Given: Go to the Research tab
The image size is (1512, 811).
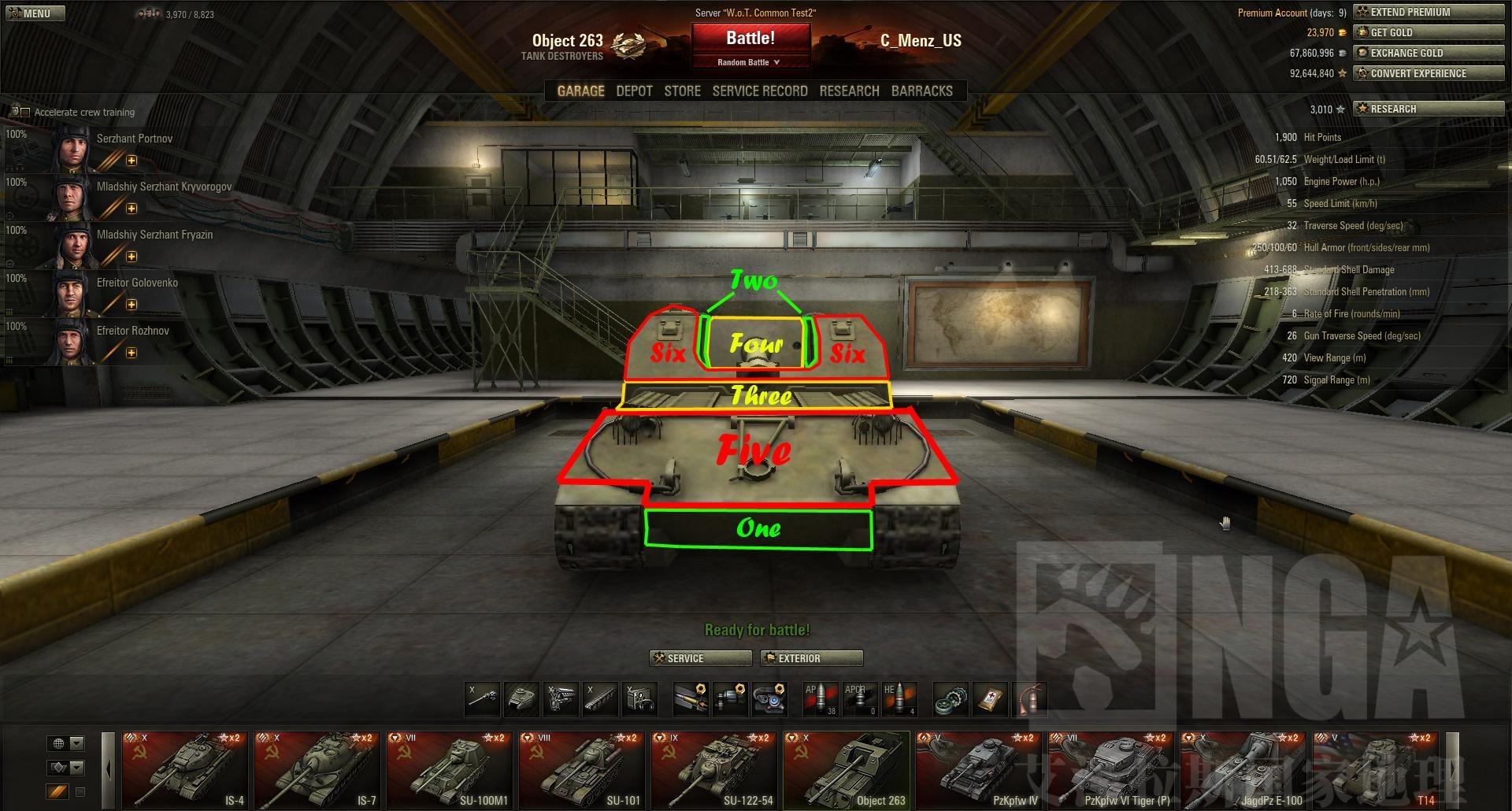Looking at the screenshot, I should (849, 91).
